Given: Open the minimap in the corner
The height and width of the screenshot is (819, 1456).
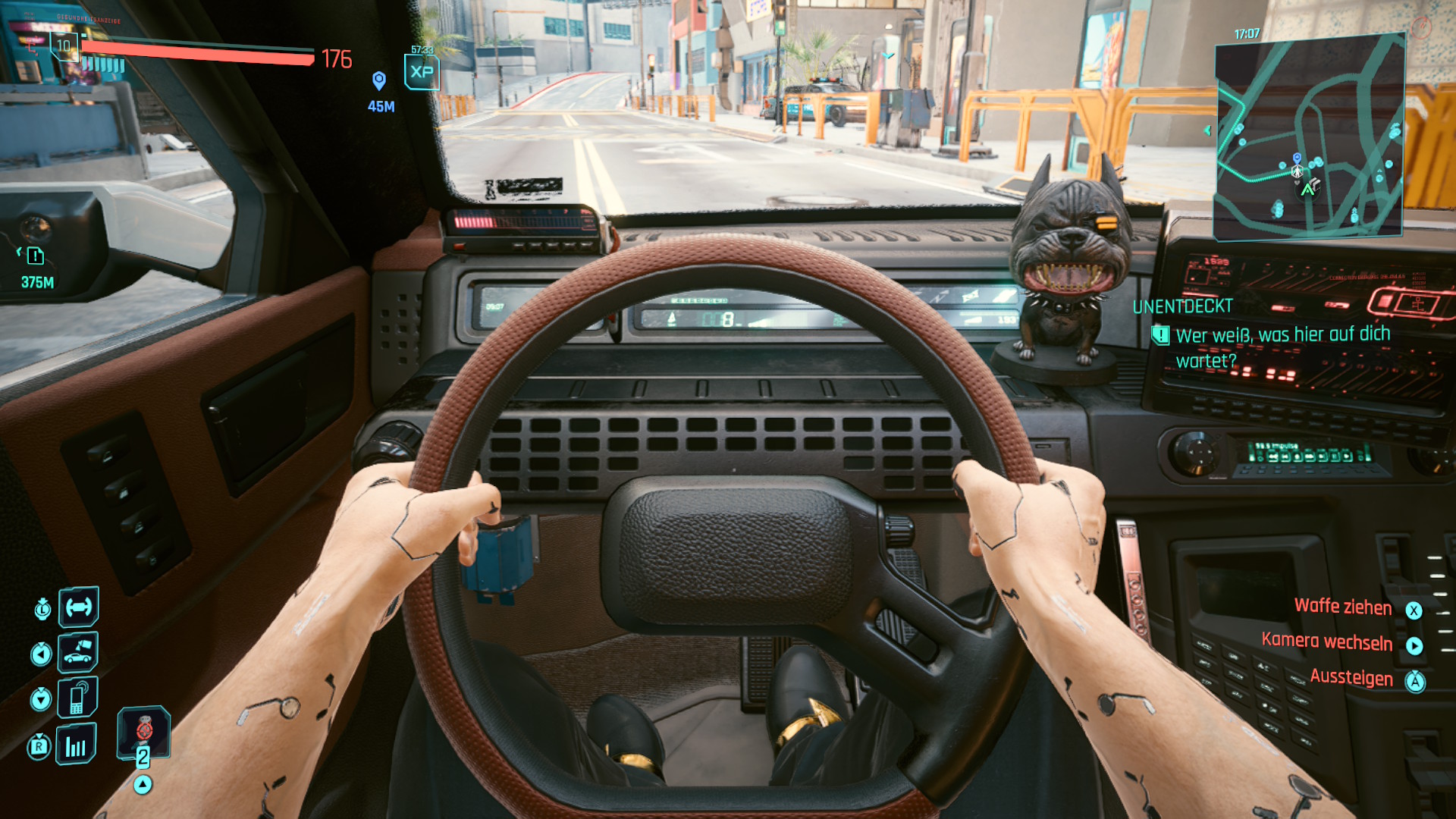Looking at the screenshot, I should pyautogui.click(x=1310, y=136).
